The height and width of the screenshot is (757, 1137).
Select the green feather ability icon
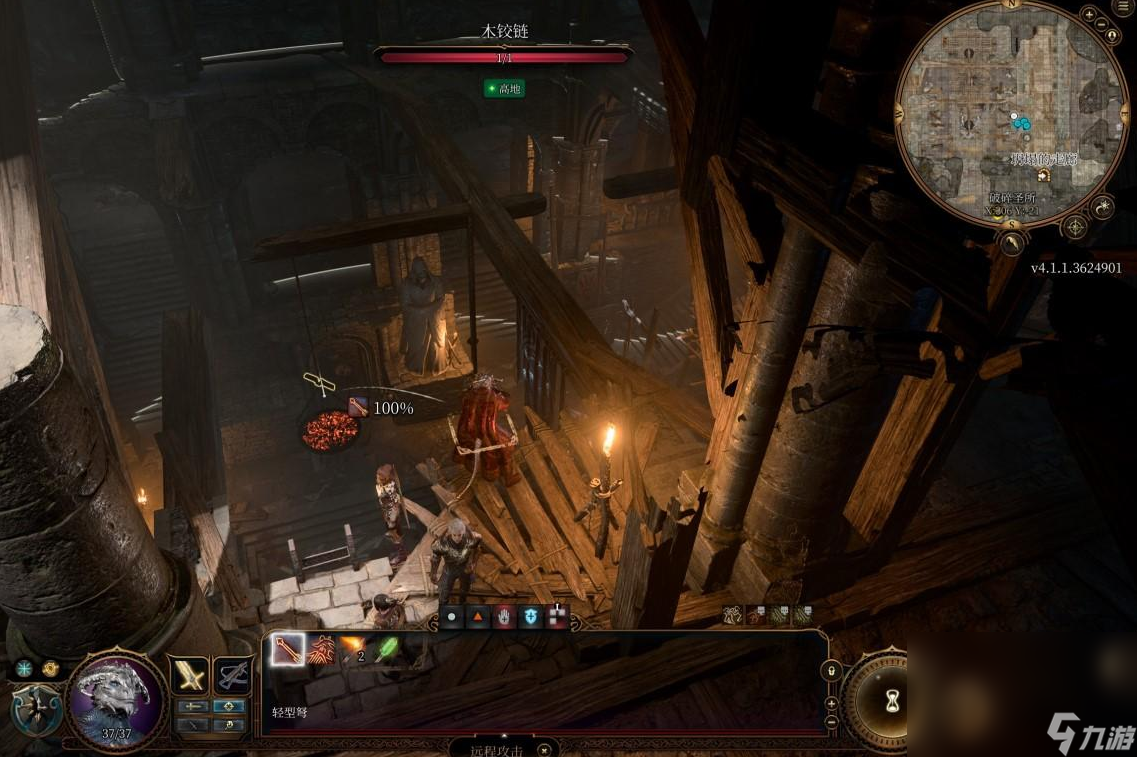386,651
